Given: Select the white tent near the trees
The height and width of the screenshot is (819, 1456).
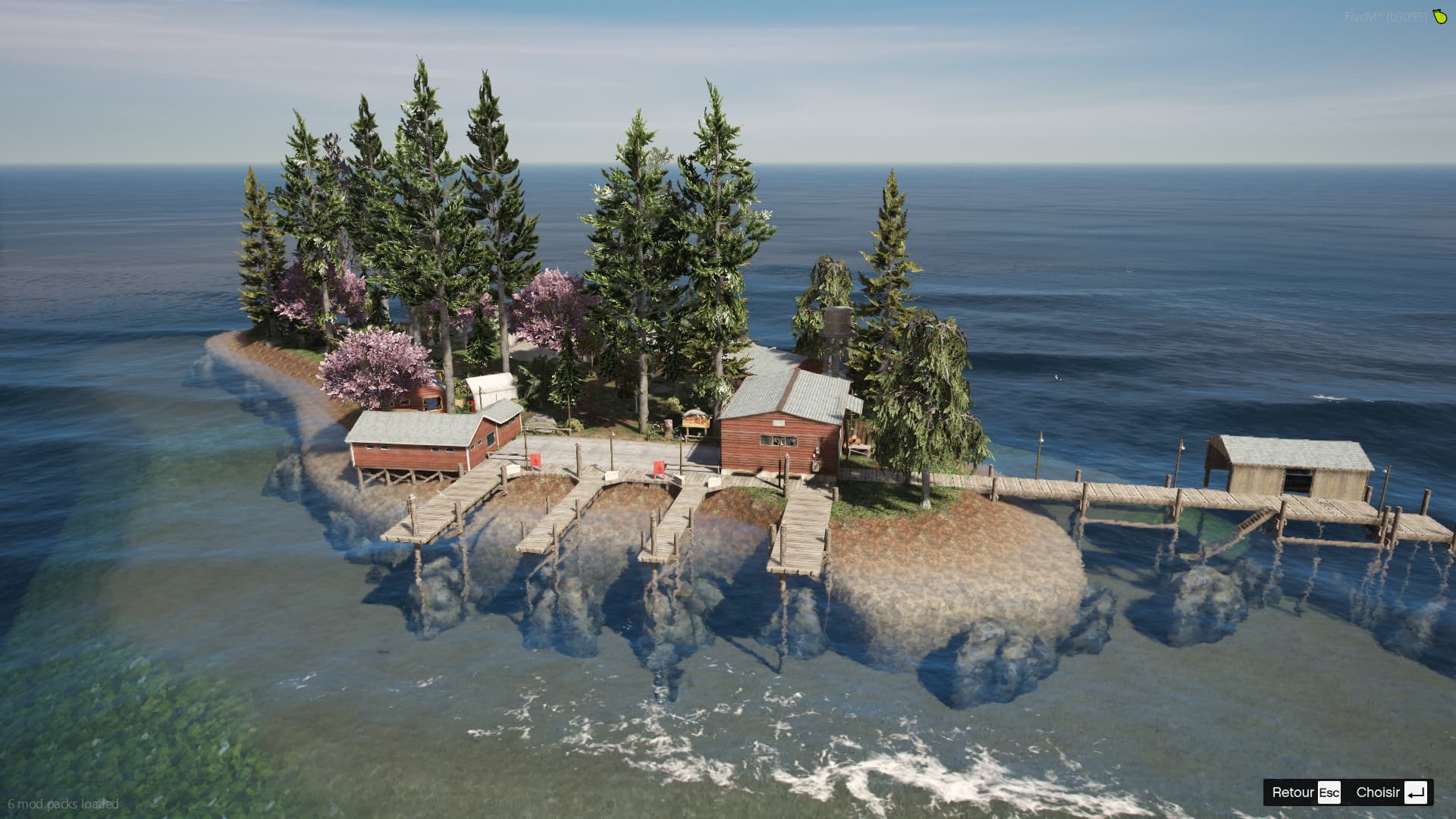Looking at the screenshot, I should [x=491, y=383].
